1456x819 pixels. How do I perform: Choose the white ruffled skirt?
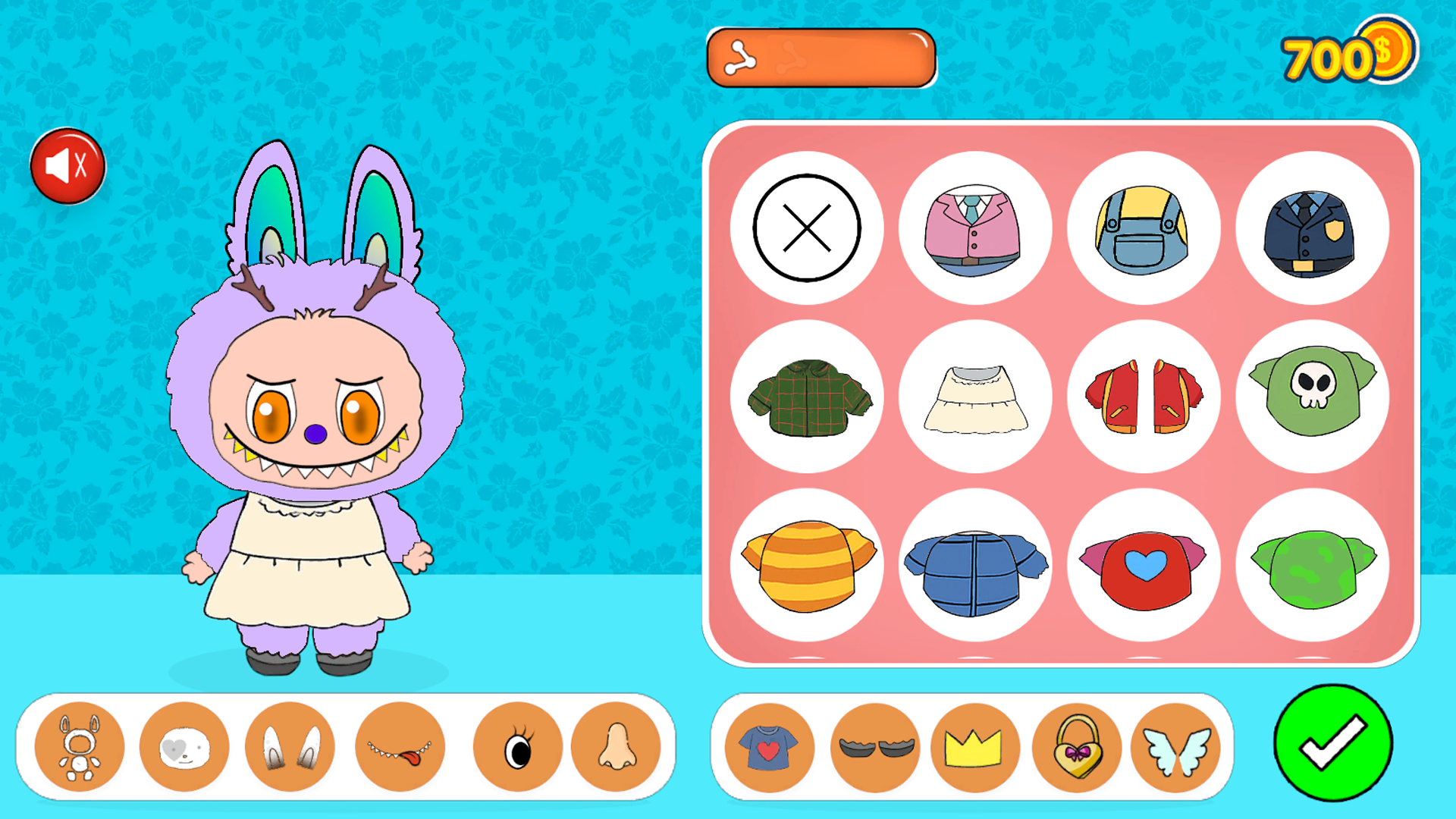(975, 396)
